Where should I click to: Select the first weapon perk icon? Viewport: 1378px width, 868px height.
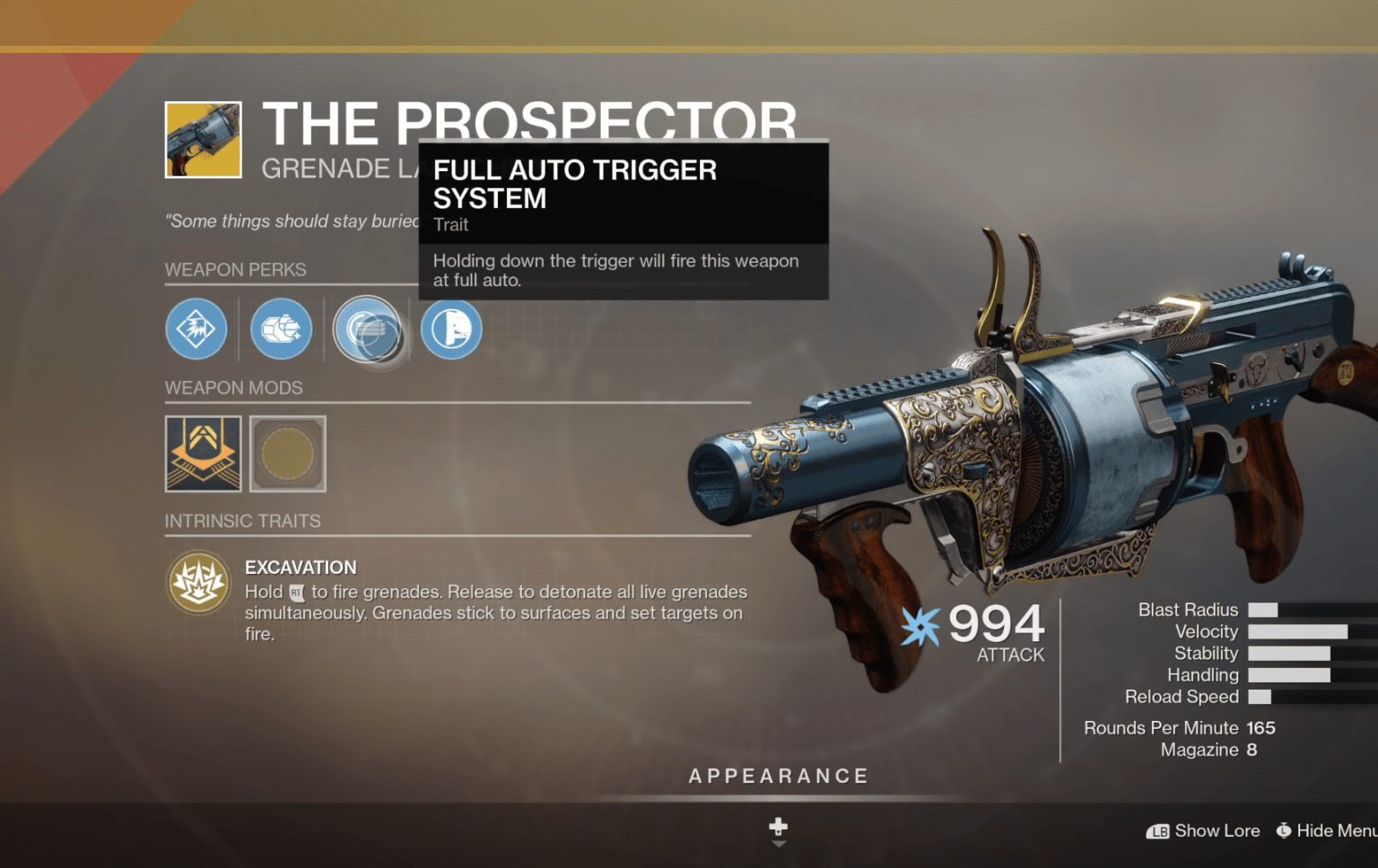tap(196, 329)
